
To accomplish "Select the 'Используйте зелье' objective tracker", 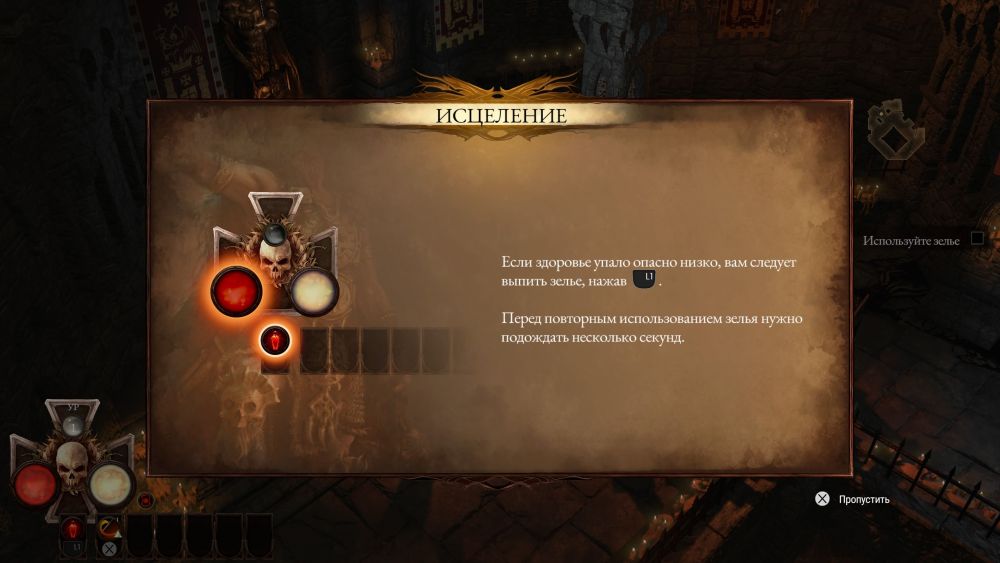I will [x=911, y=241].
